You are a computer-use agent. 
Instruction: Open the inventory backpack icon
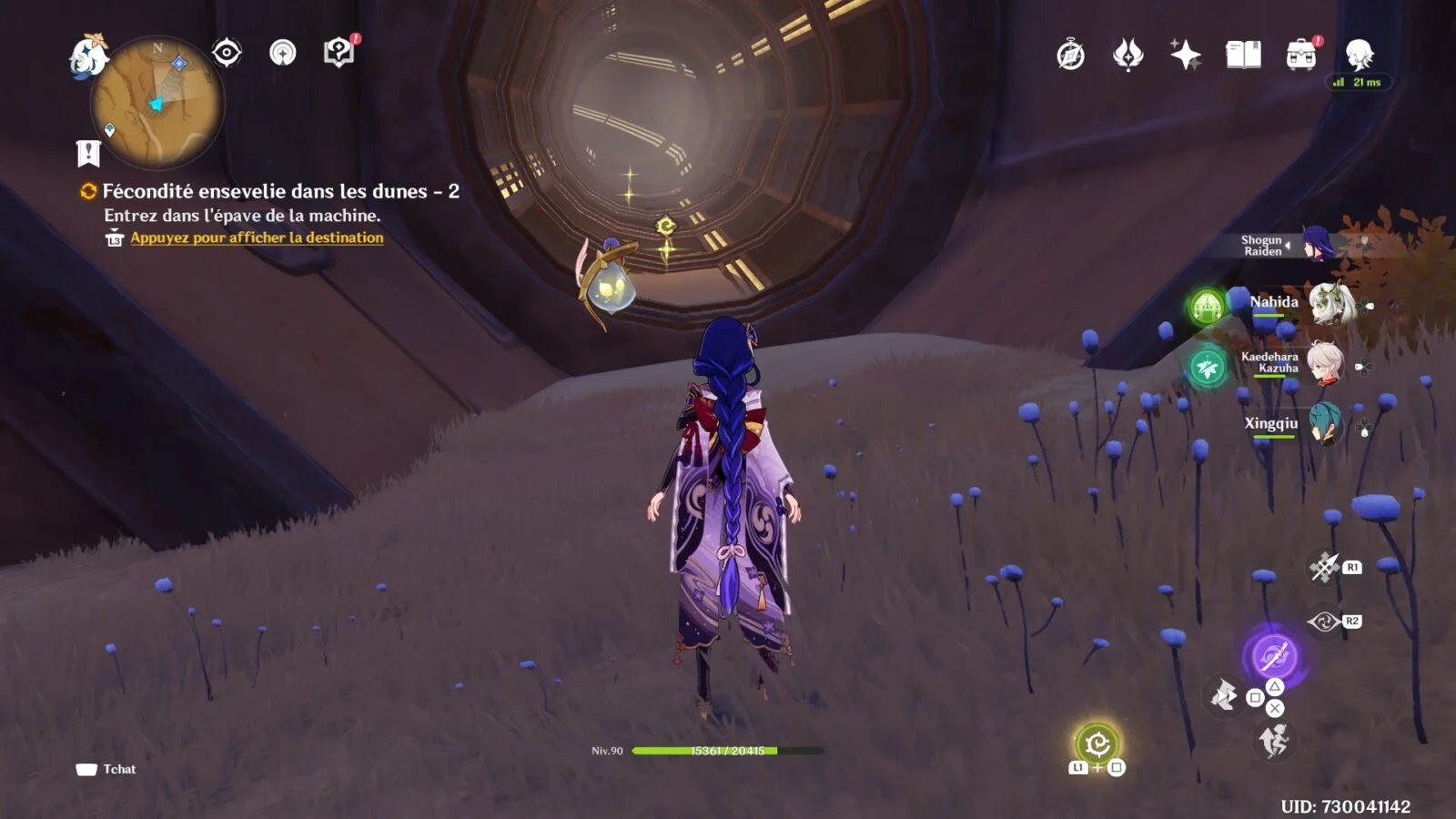coord(1301,56)
